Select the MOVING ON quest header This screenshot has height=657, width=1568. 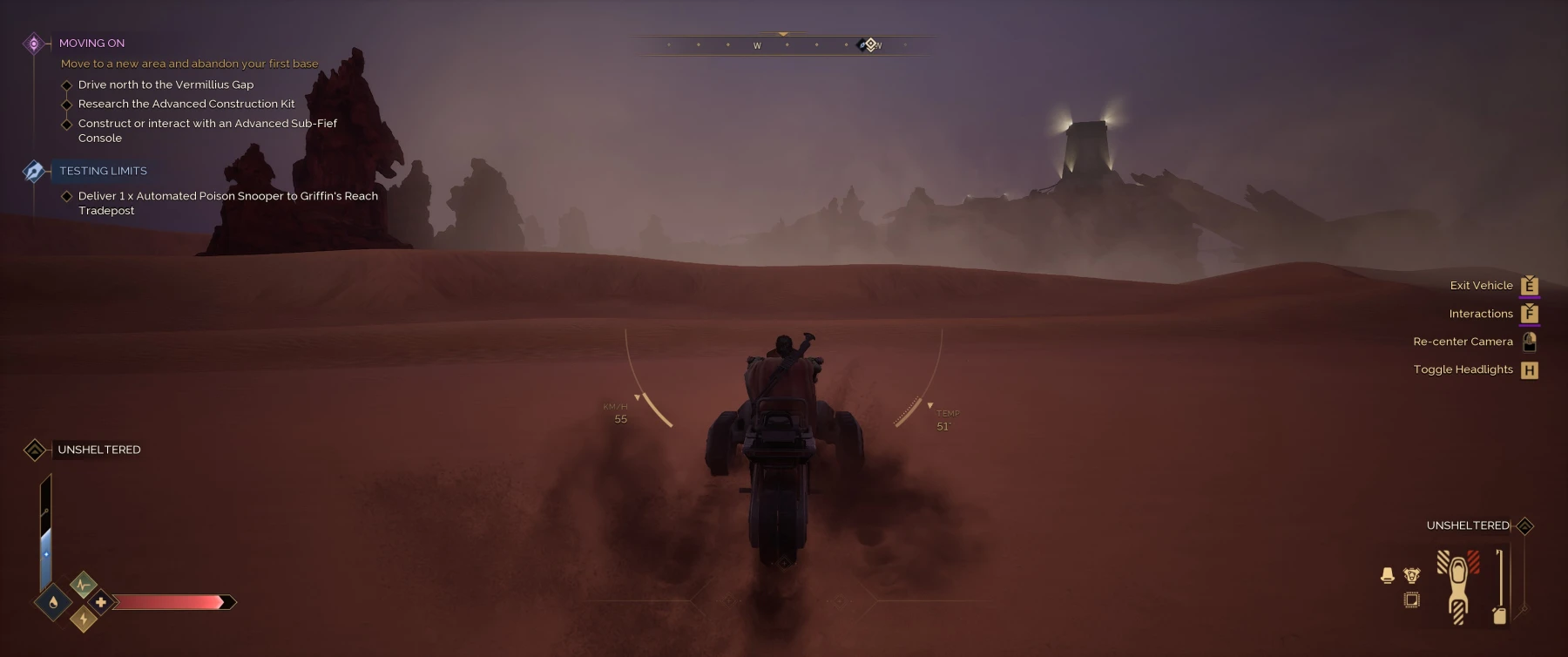(91, 43)
